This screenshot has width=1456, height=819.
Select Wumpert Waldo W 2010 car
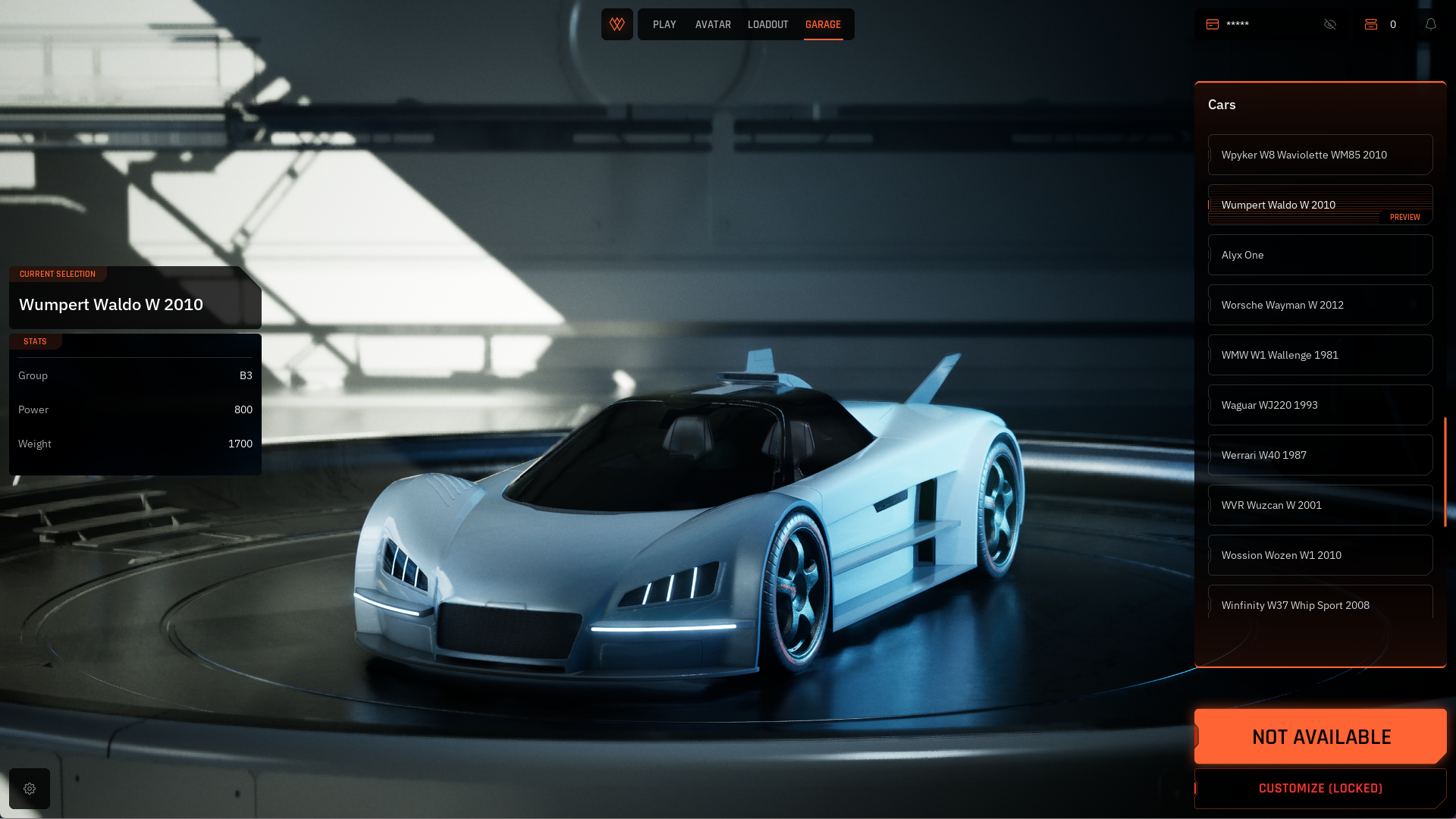(x=1319, y=205)
